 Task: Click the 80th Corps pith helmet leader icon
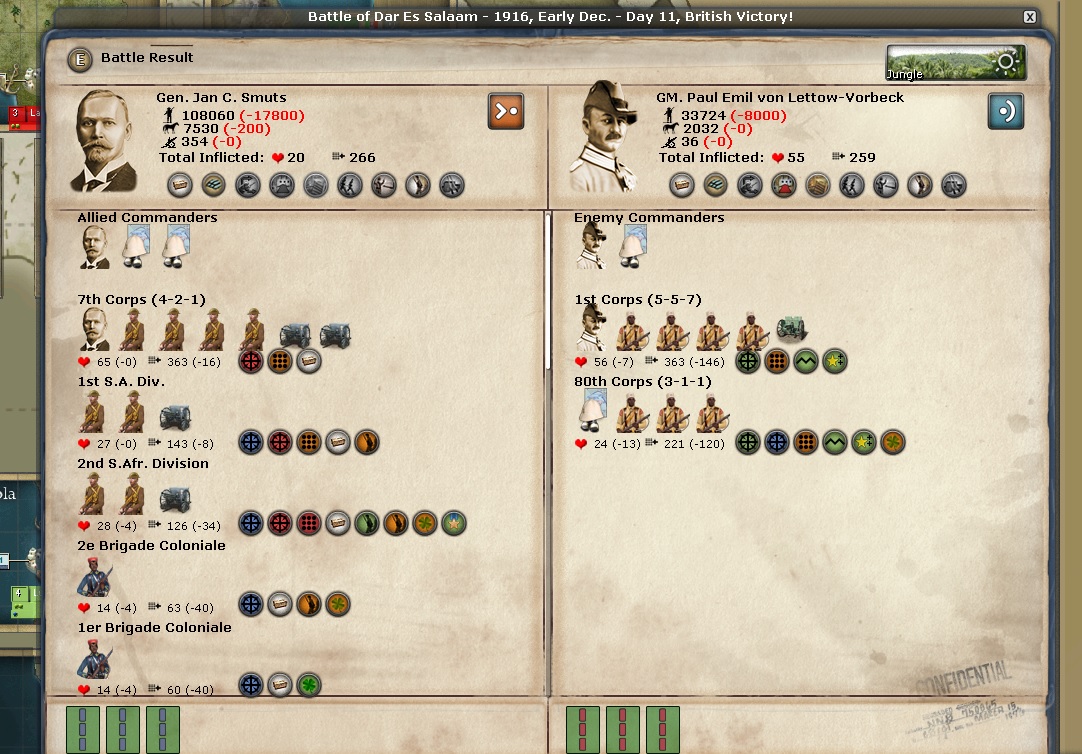click(x=594, y=411)
